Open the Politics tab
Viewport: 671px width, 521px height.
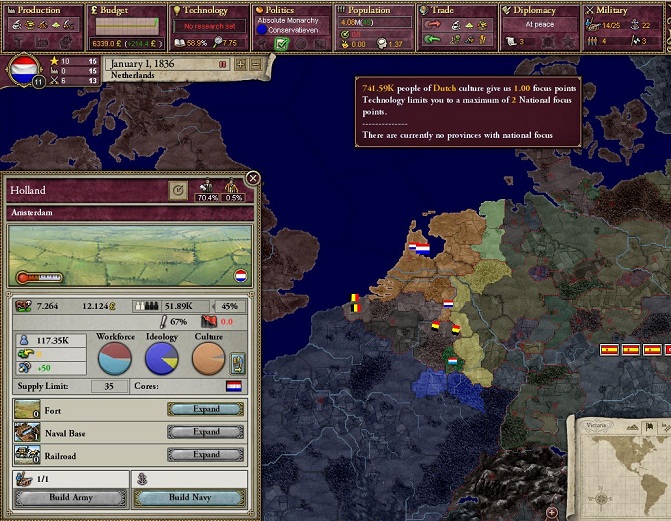[x=291, y=11]
